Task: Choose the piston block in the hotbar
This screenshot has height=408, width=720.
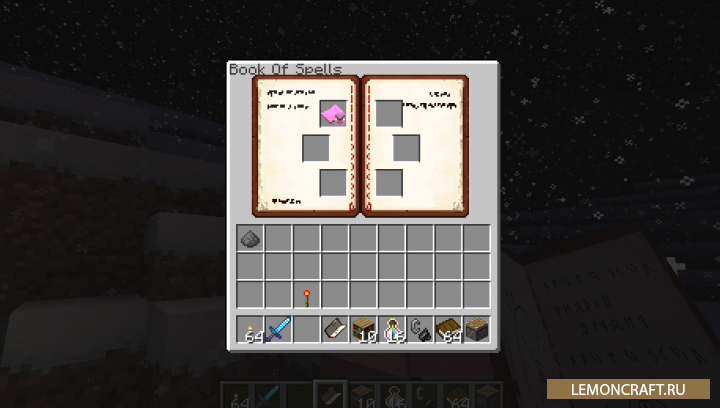Action: click(x=476, y=329)
